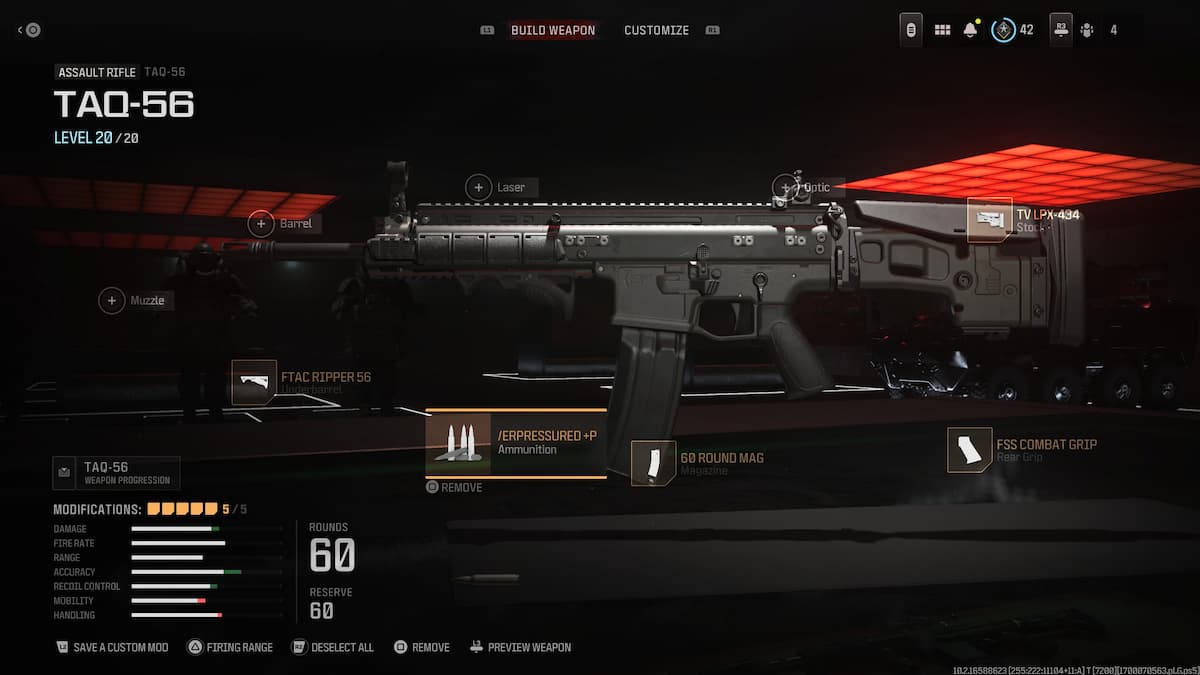1200x675 pixels.
Task: Open the Customize tab
Action: [656, 30]
